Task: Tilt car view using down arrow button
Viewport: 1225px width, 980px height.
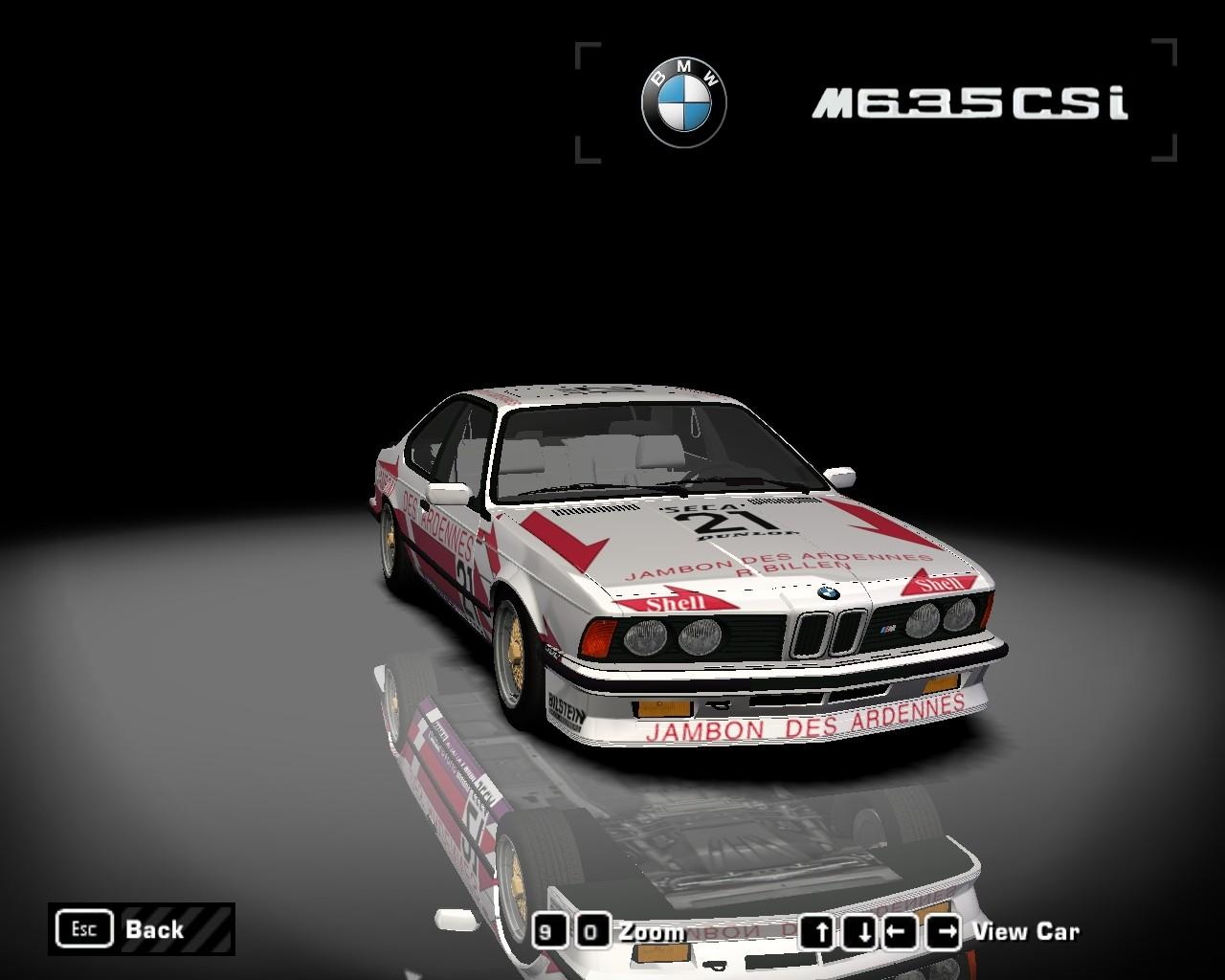Action: 862,931
